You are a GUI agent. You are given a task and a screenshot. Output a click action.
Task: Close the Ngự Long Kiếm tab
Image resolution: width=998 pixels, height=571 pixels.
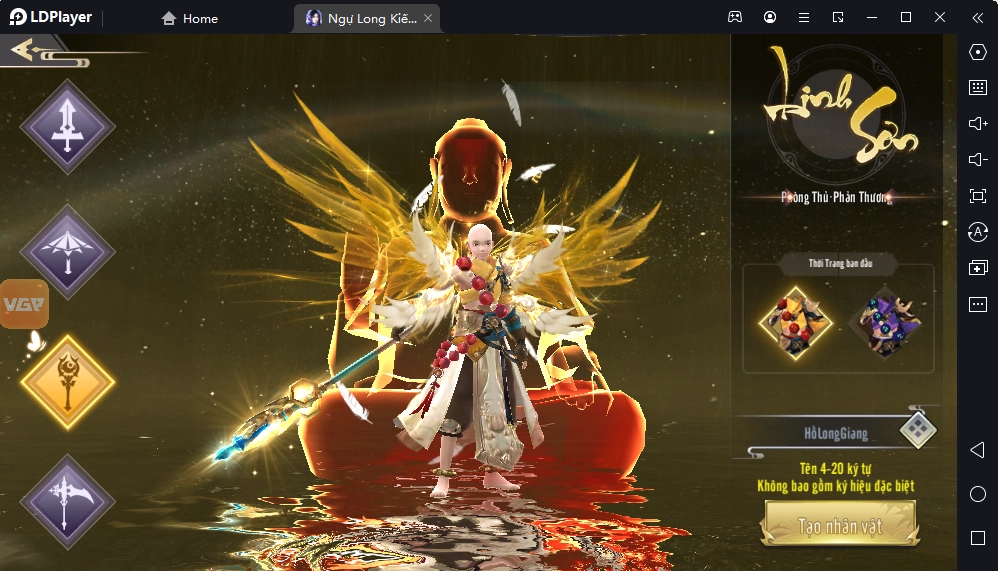click(428, 18)
